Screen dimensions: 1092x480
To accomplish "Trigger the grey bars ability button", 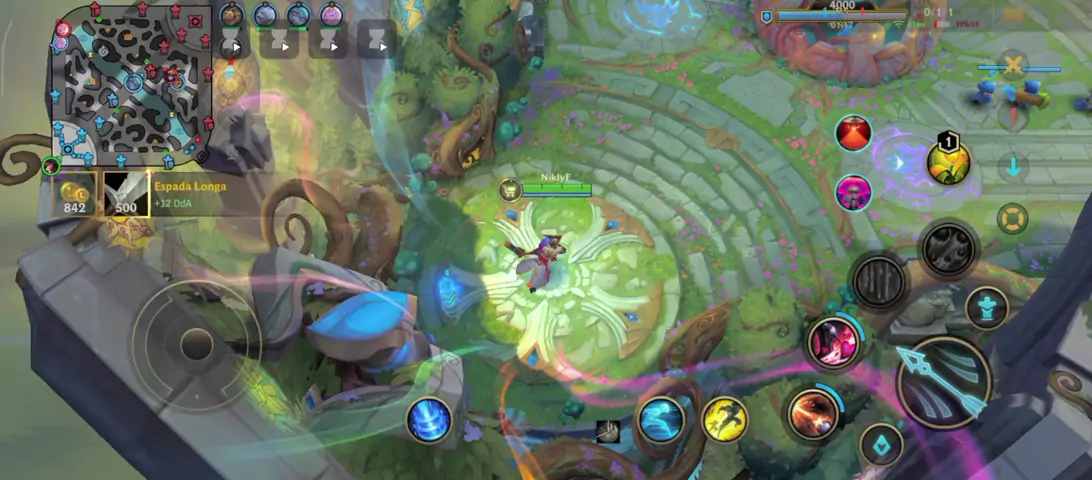I will [880, 282].
